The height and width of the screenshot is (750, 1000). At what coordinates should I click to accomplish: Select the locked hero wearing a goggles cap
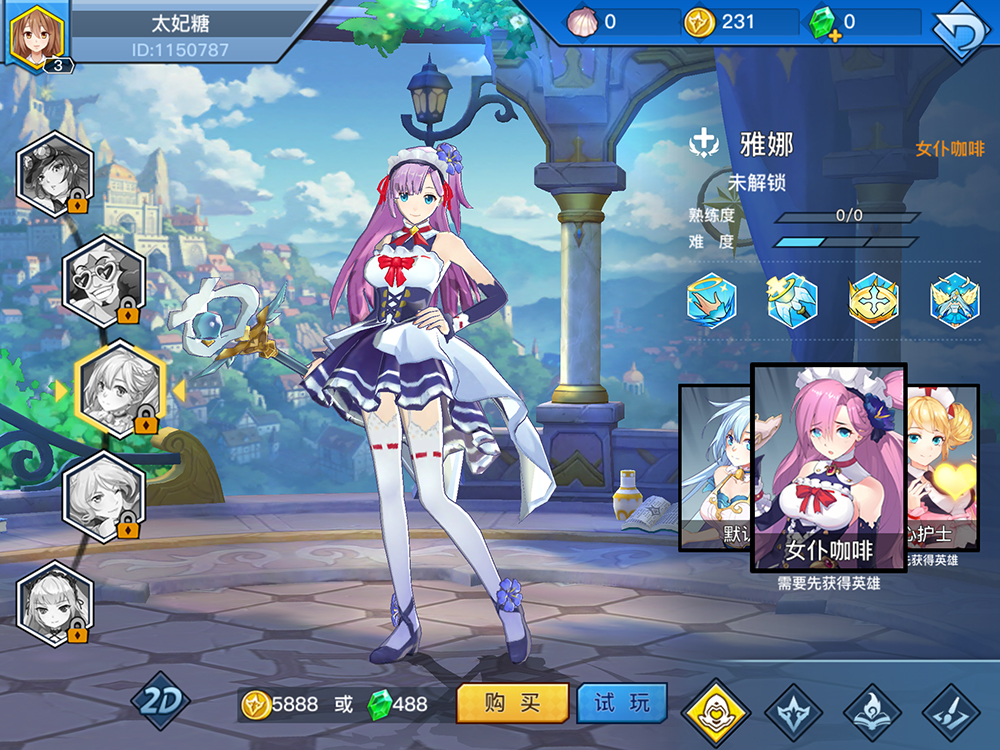55,174
